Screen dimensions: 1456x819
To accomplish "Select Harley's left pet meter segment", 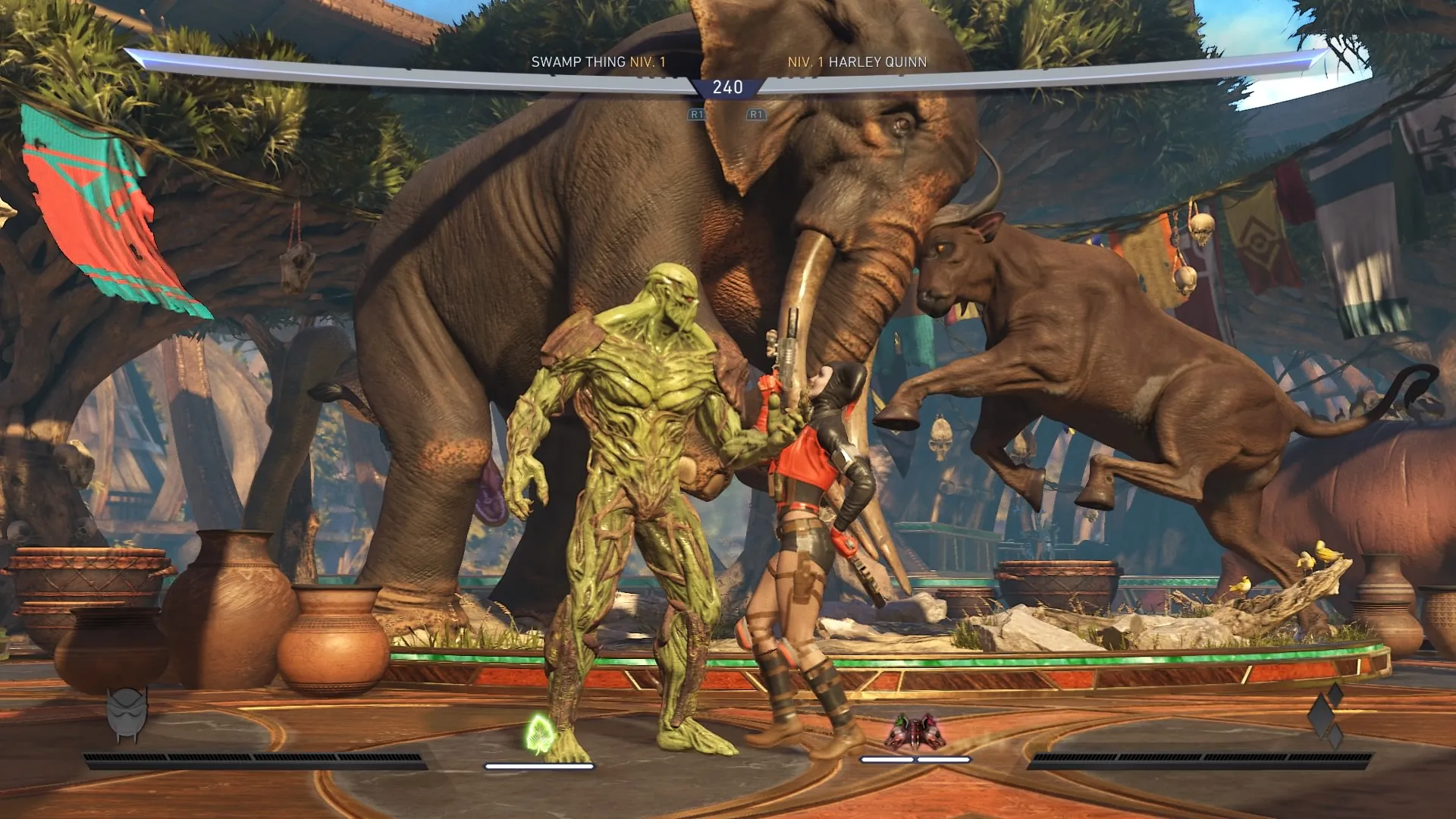I will click(887, 758).
